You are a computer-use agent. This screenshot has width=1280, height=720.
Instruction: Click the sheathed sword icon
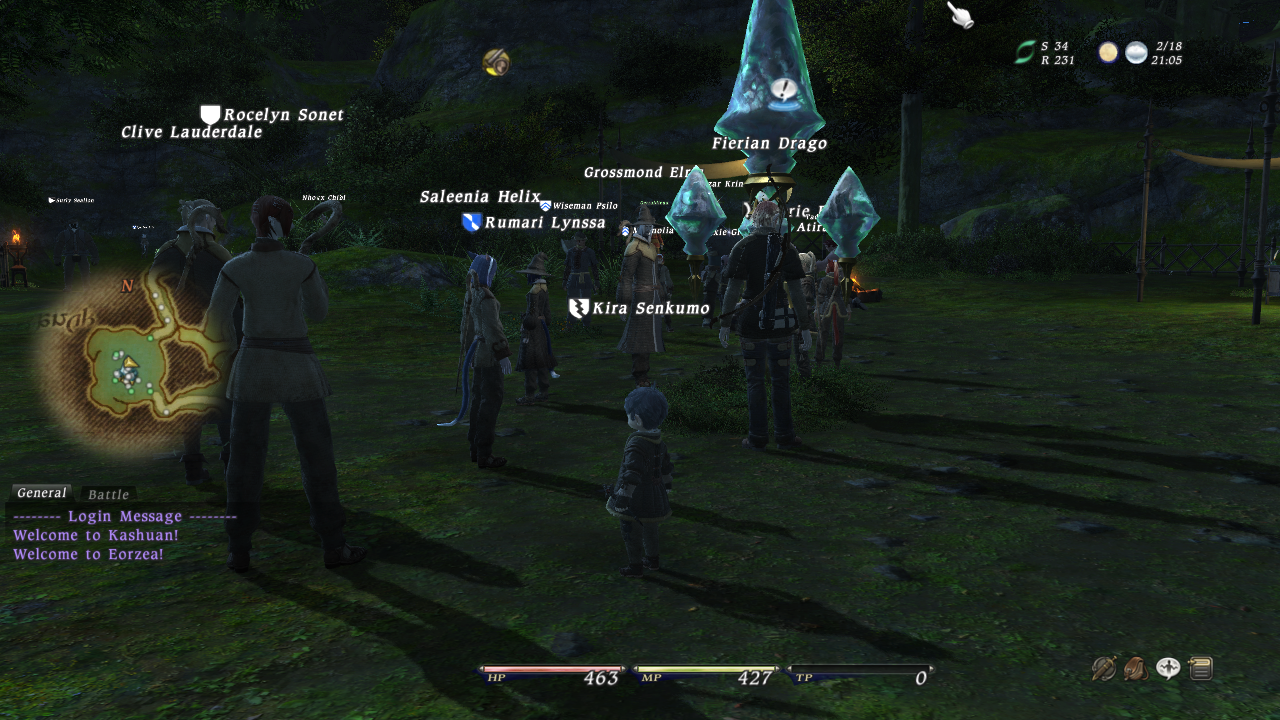click(x=1104, y=668)
